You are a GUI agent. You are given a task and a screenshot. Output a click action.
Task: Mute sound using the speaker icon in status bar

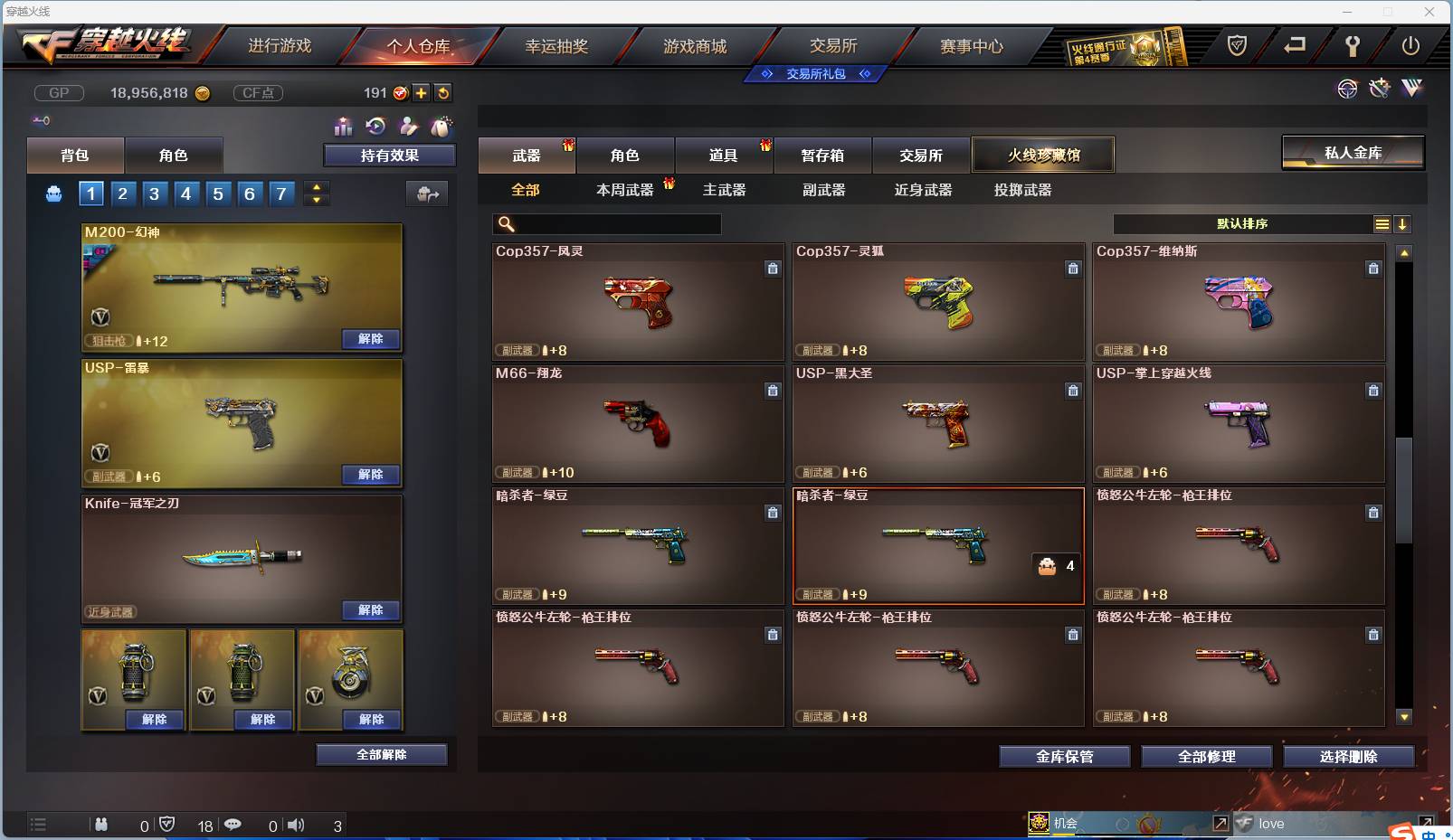(297, 825)
